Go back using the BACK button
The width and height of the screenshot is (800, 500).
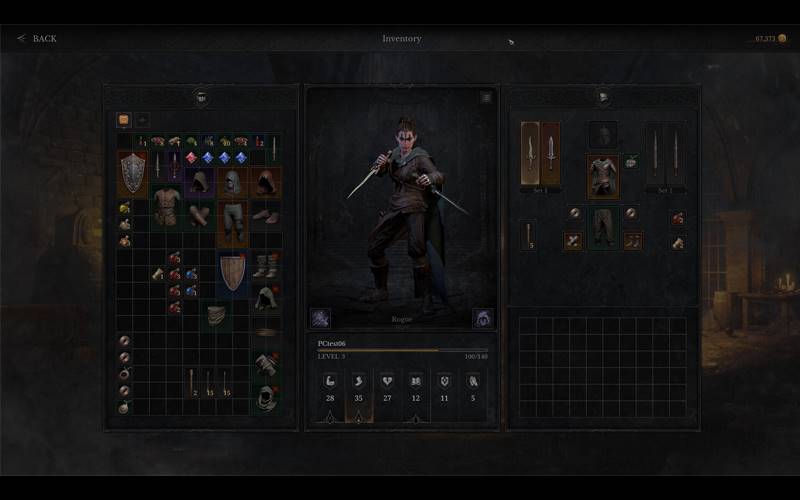tap(37, 39)
